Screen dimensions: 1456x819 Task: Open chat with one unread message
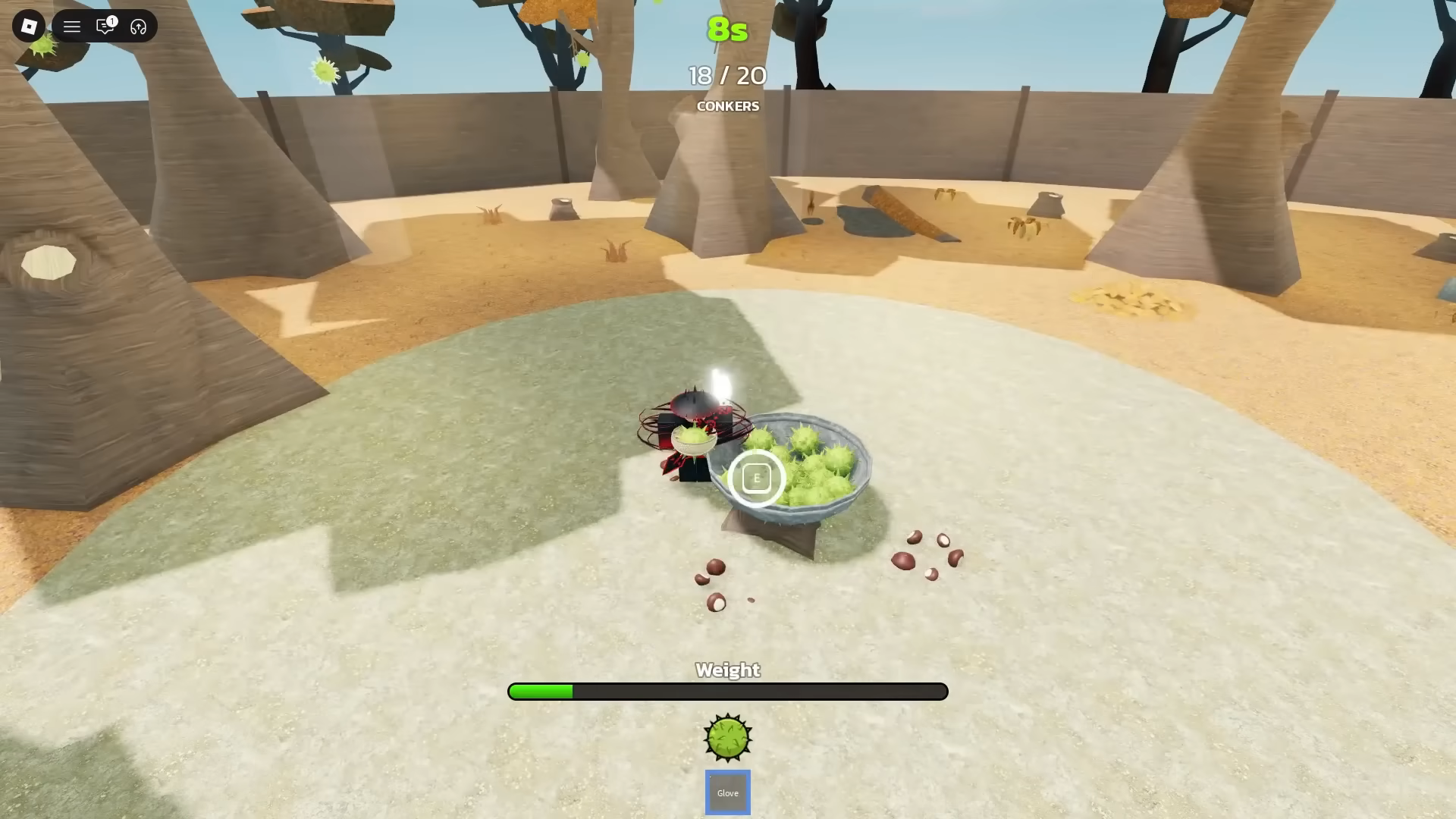[105, 27]
